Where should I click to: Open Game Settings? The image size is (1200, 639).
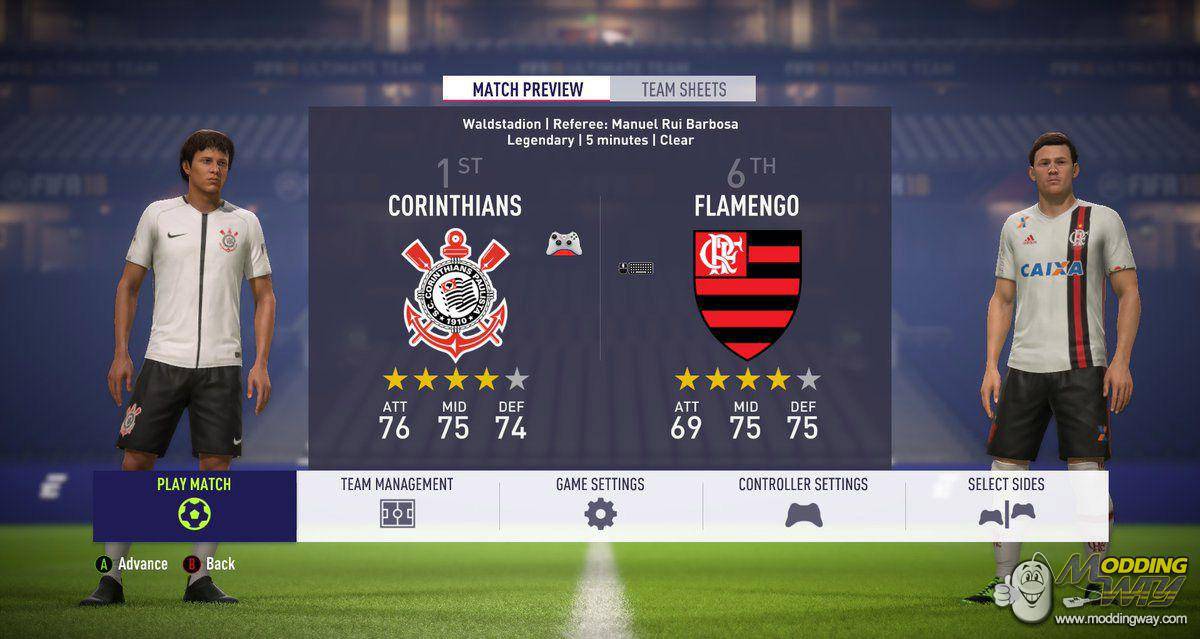click(600, 501)
